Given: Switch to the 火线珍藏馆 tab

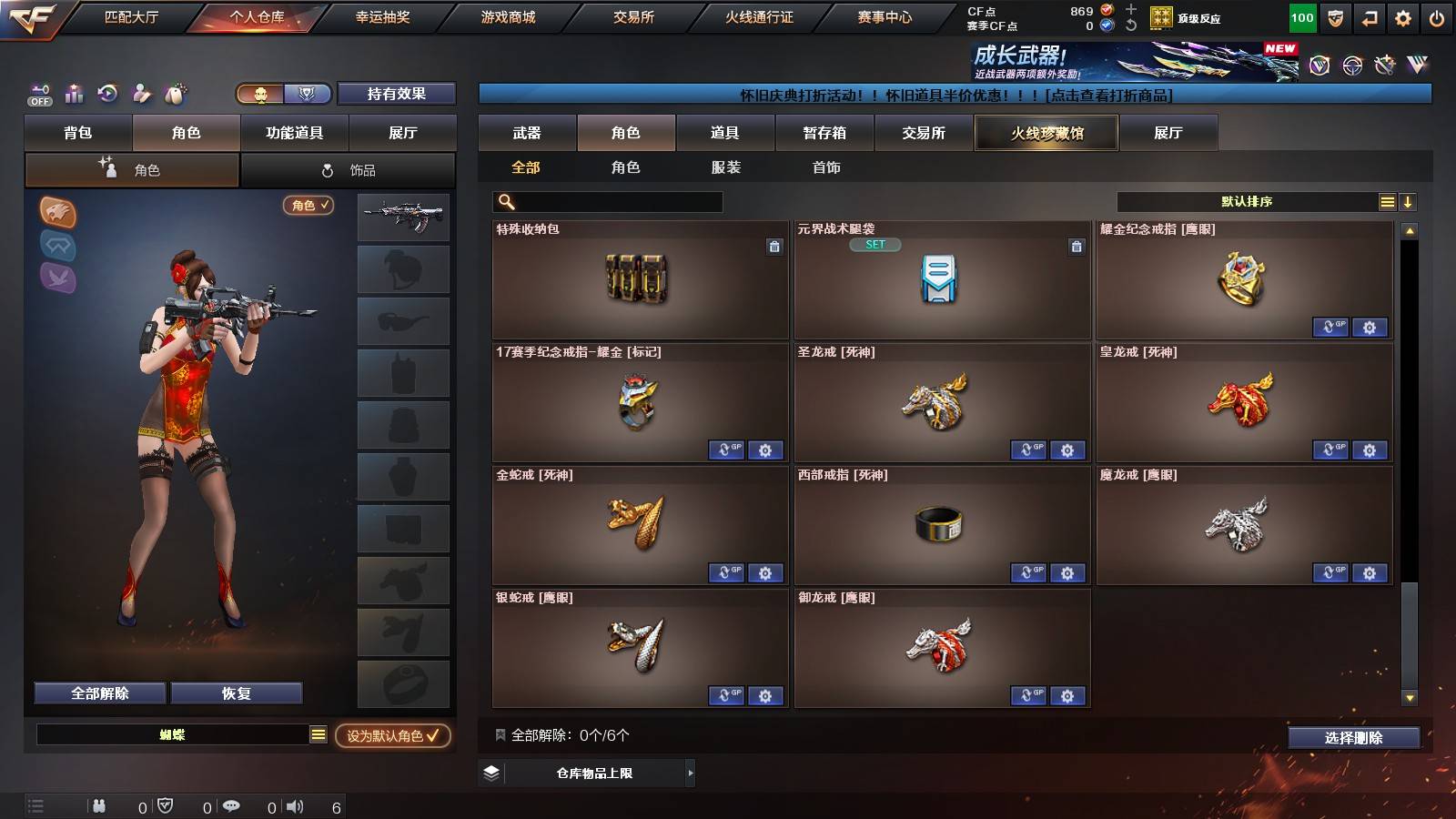Looking at the screenshot, I should coord(1046,133).
